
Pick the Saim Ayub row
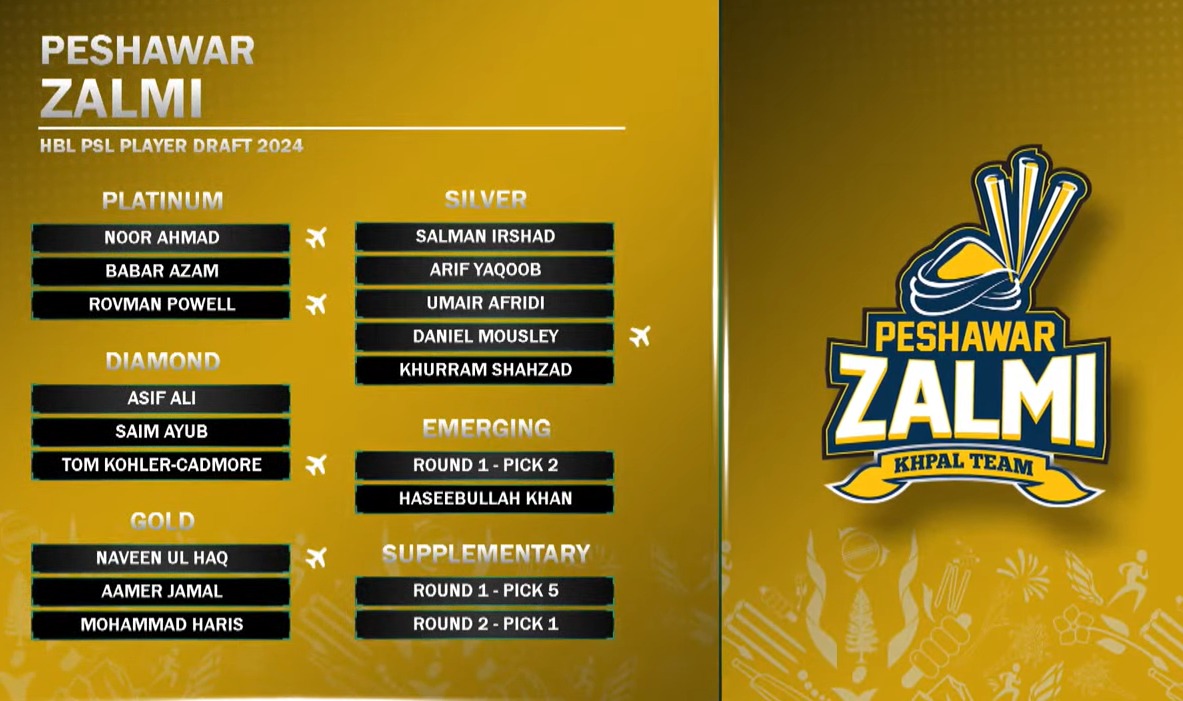[161, 431]
